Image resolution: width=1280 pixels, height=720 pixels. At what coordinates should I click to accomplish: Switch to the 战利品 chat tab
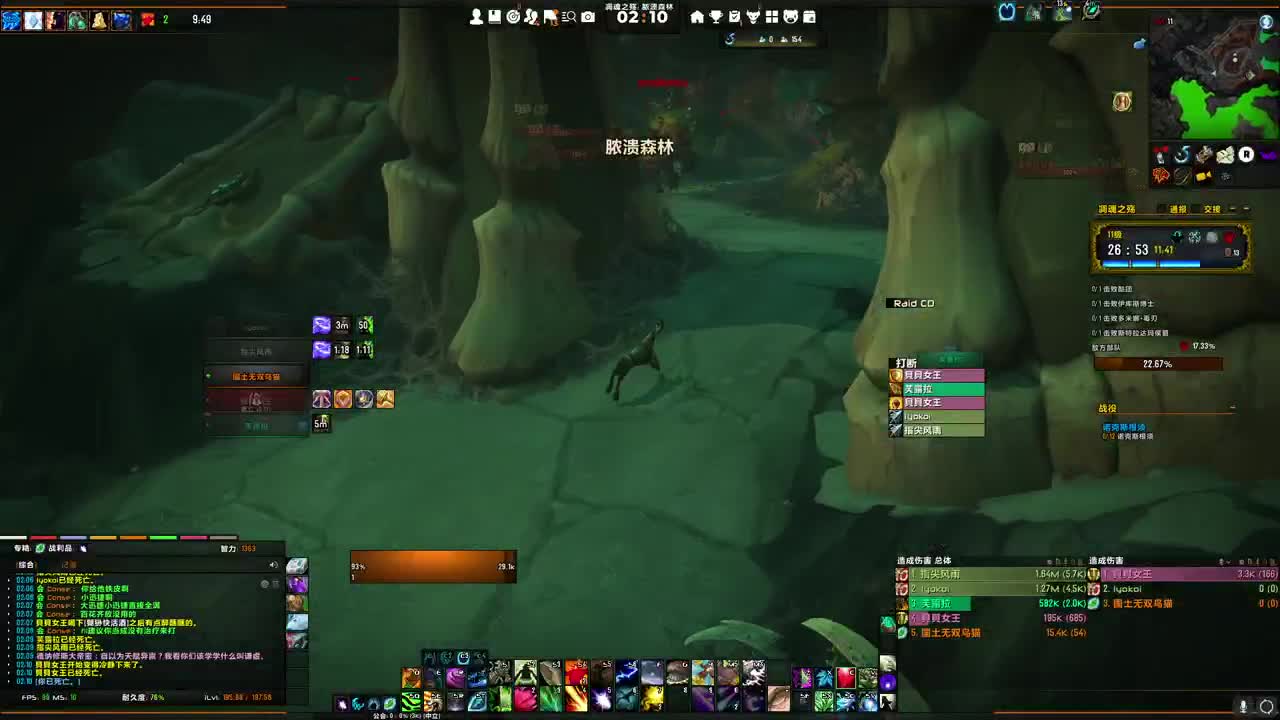pyautogui.click(x=62, y=548)
